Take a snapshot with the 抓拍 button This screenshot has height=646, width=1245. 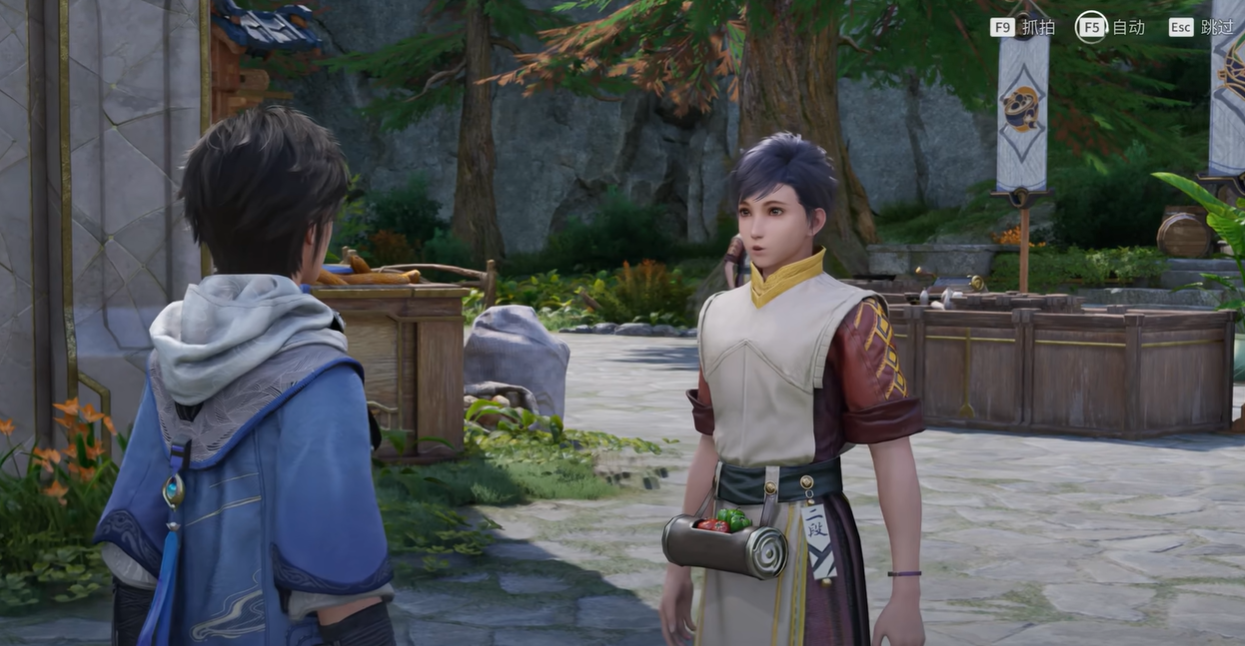tap(1022, 27)
